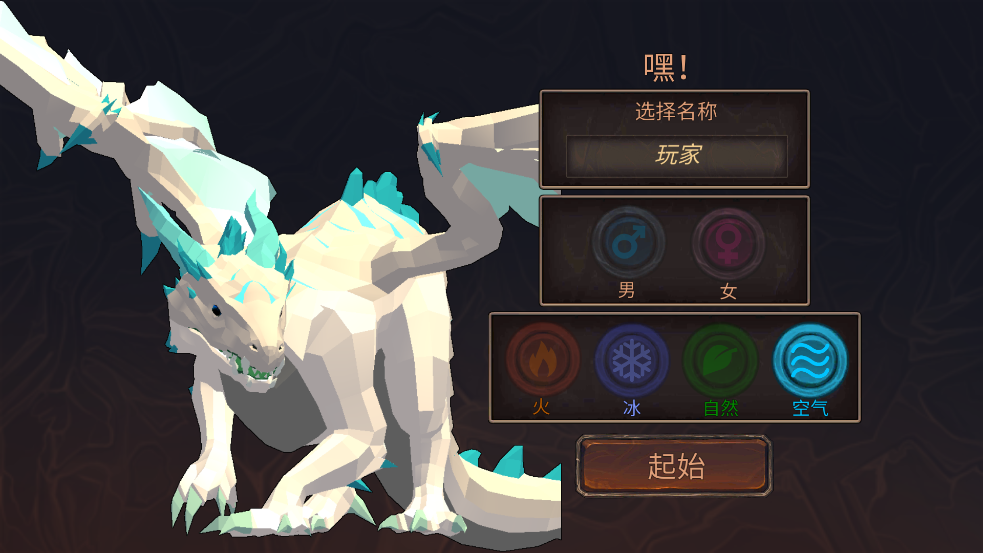Image resolution: width=983 pixels, height=553 pixels.
Task: Choose the nature (自然) leaf element
Action: (720, 360)
